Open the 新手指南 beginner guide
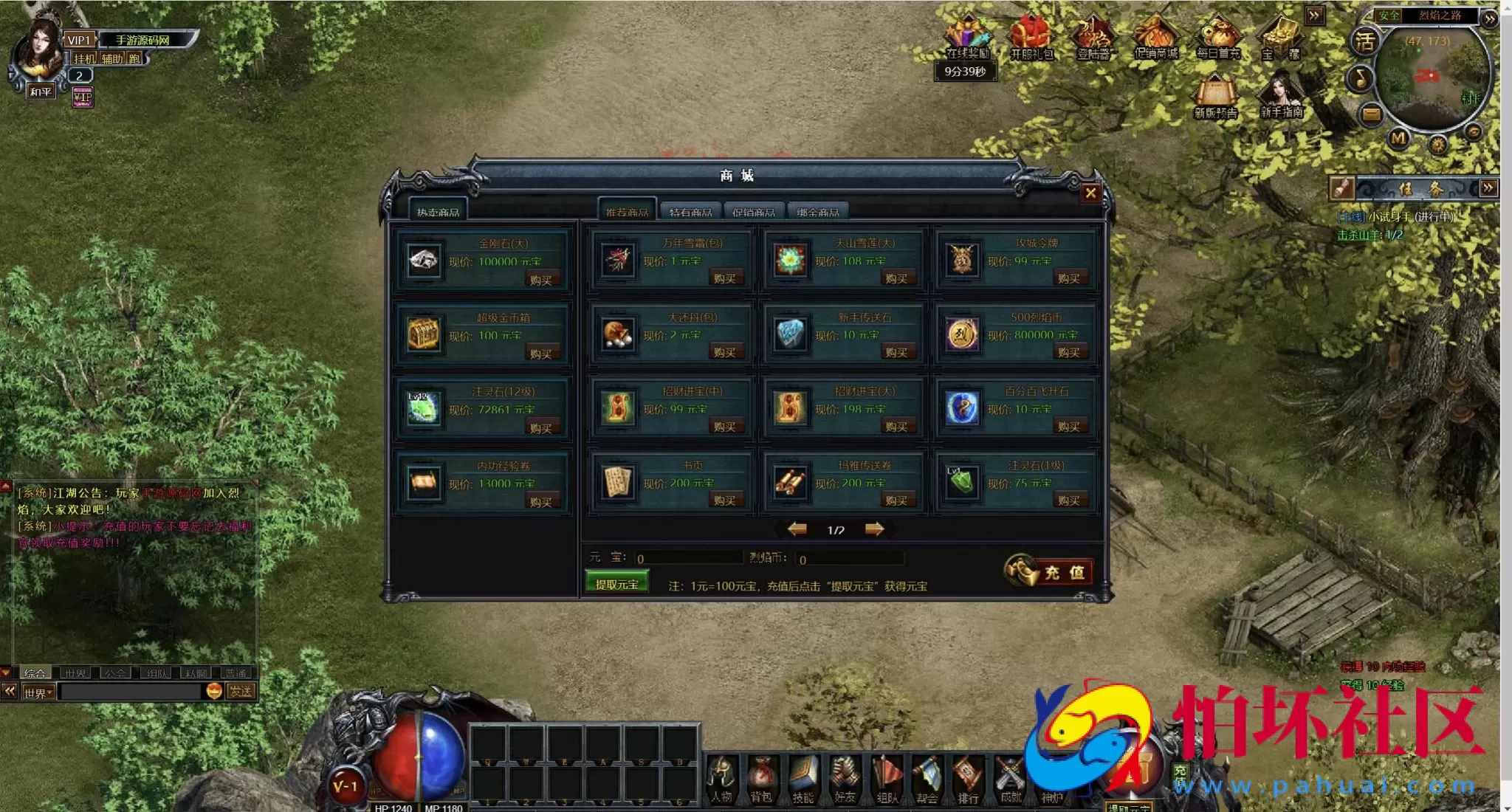The width and height of the screenshot is (1512, 812). (1282, 94)
